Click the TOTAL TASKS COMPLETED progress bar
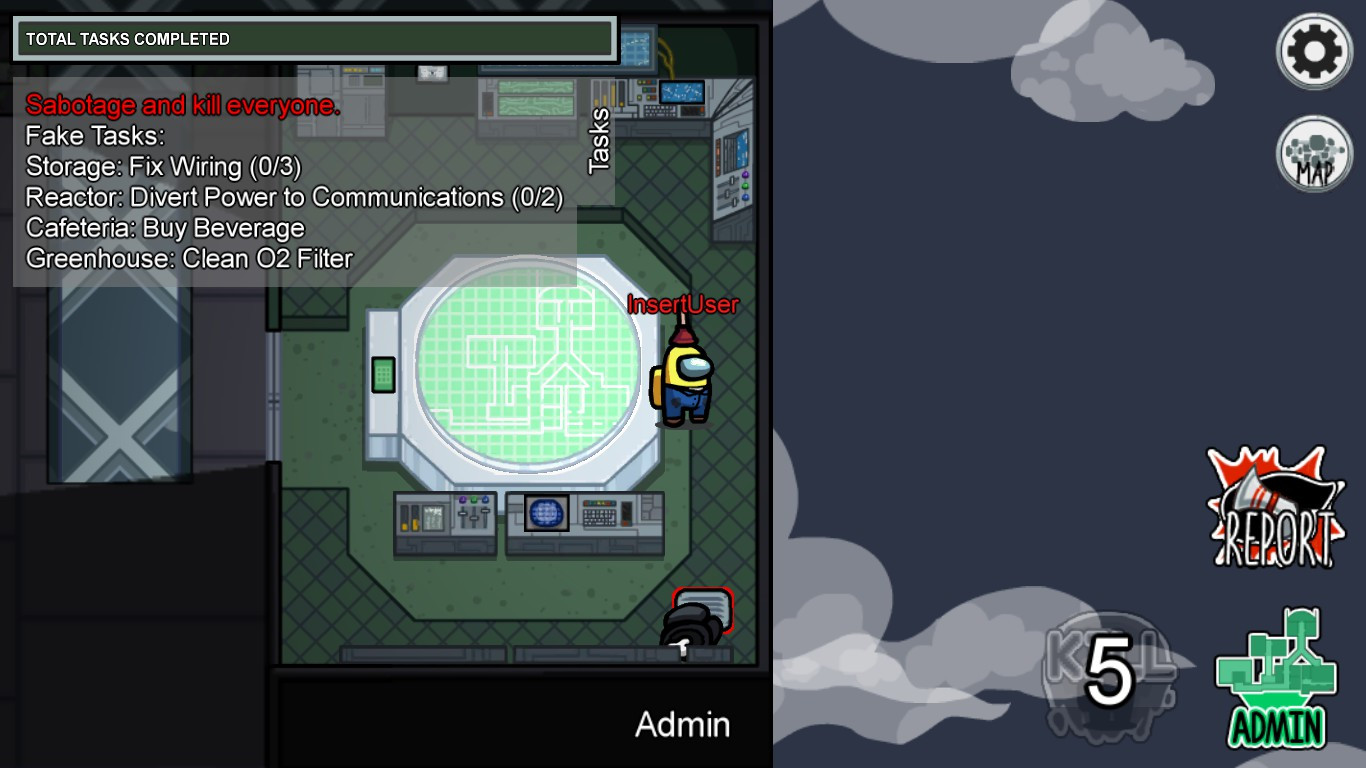 pyautogui.click(x=313, y=39)
